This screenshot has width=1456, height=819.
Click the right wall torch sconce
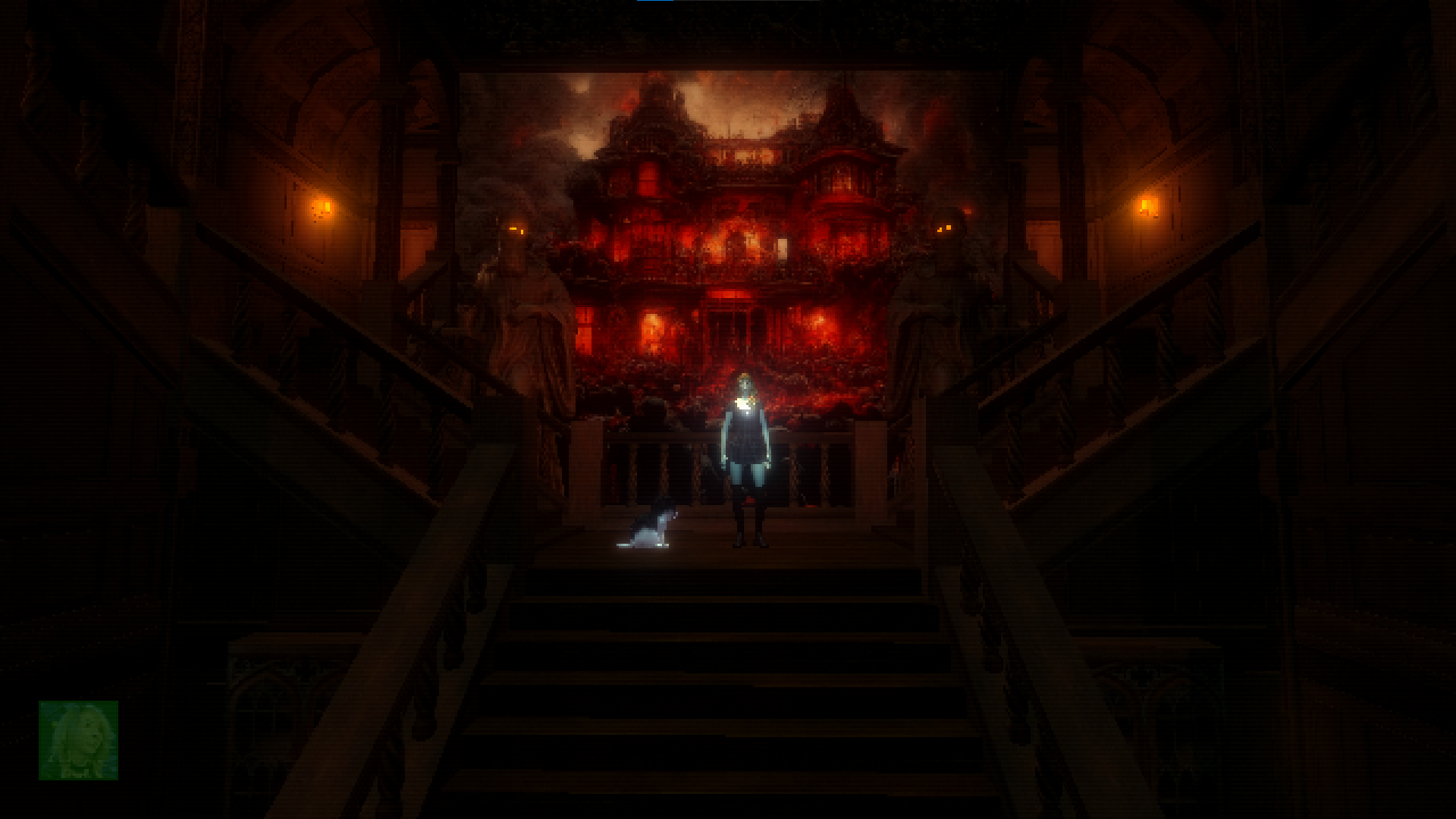1147,205
